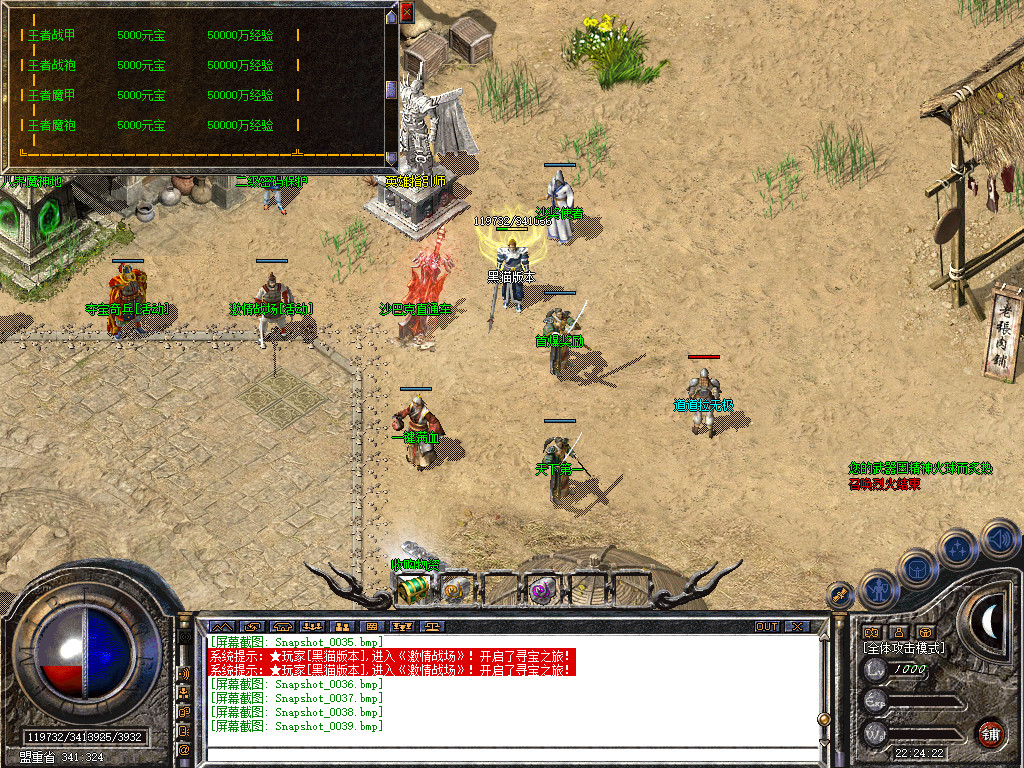Use the purple swirl scroll hotbar item
The image size is (1024, 768).
[x=542, y=591]
